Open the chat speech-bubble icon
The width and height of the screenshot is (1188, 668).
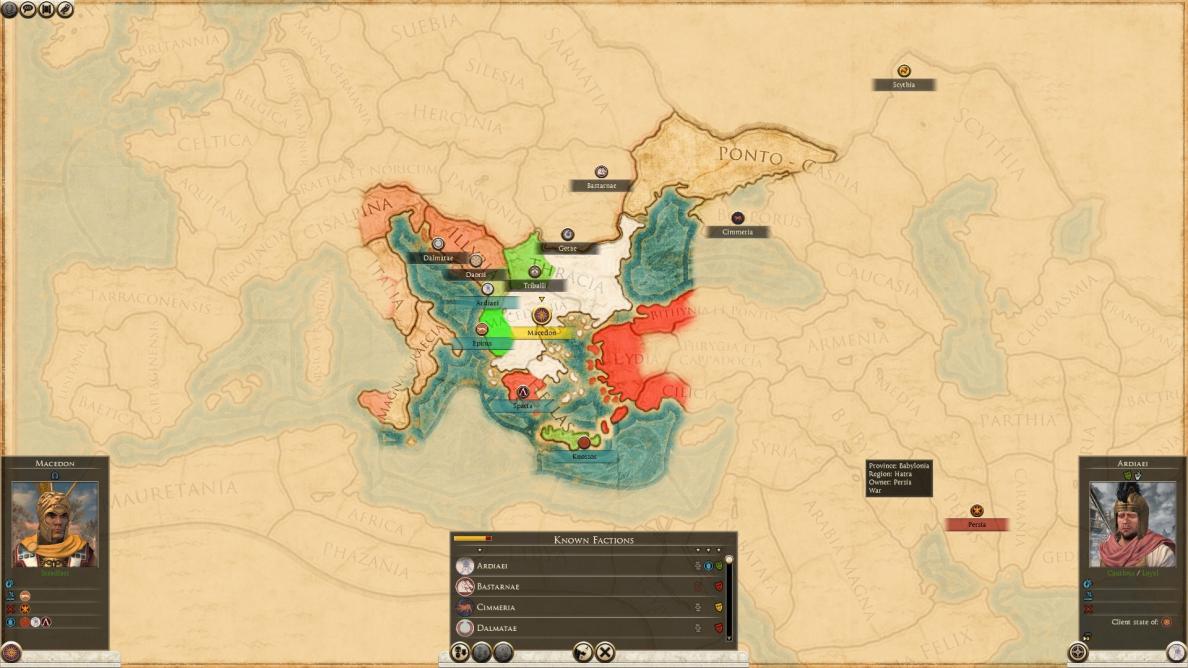click(x=28, y=9)
